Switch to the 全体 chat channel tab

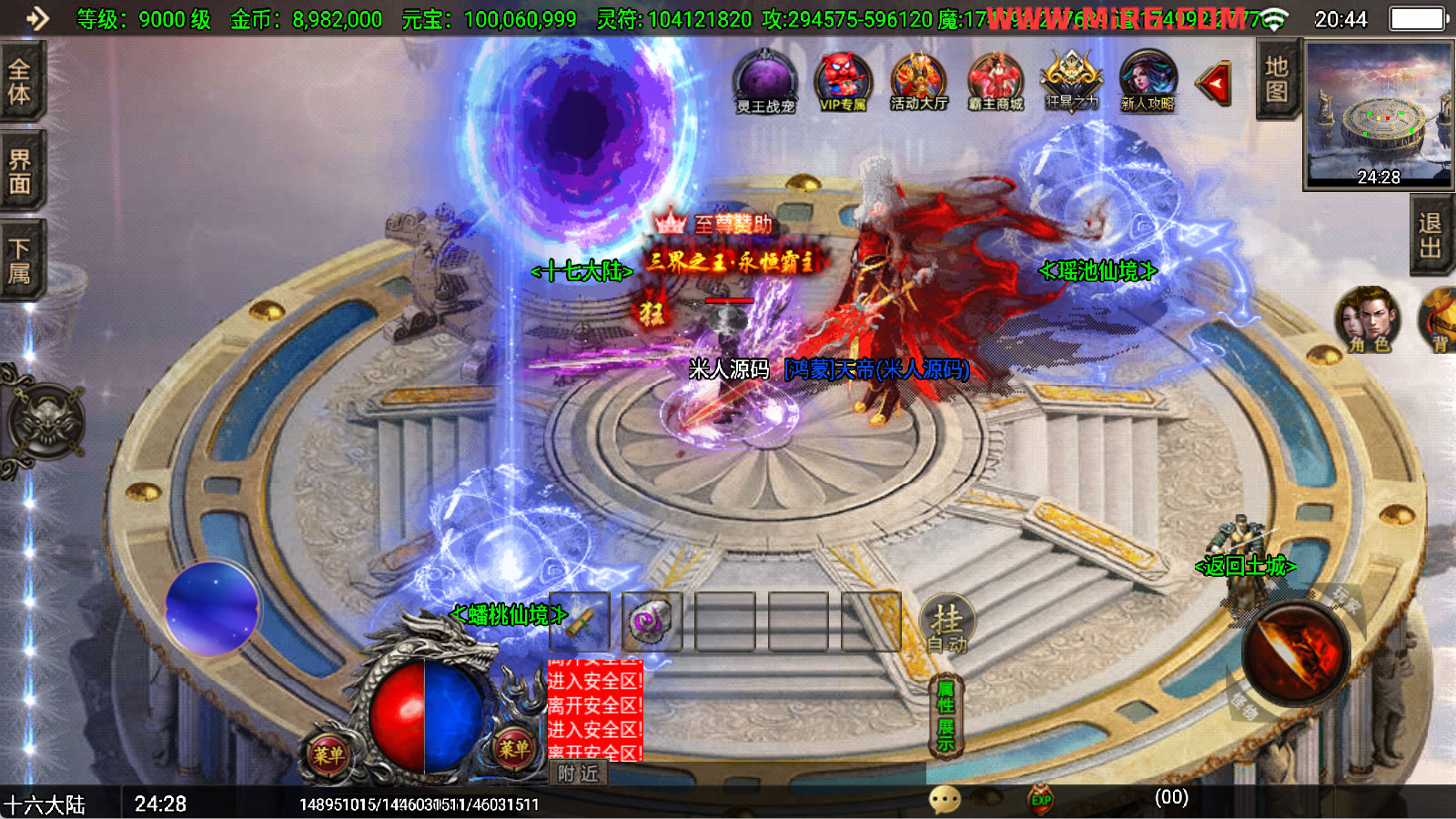point(20,82)
